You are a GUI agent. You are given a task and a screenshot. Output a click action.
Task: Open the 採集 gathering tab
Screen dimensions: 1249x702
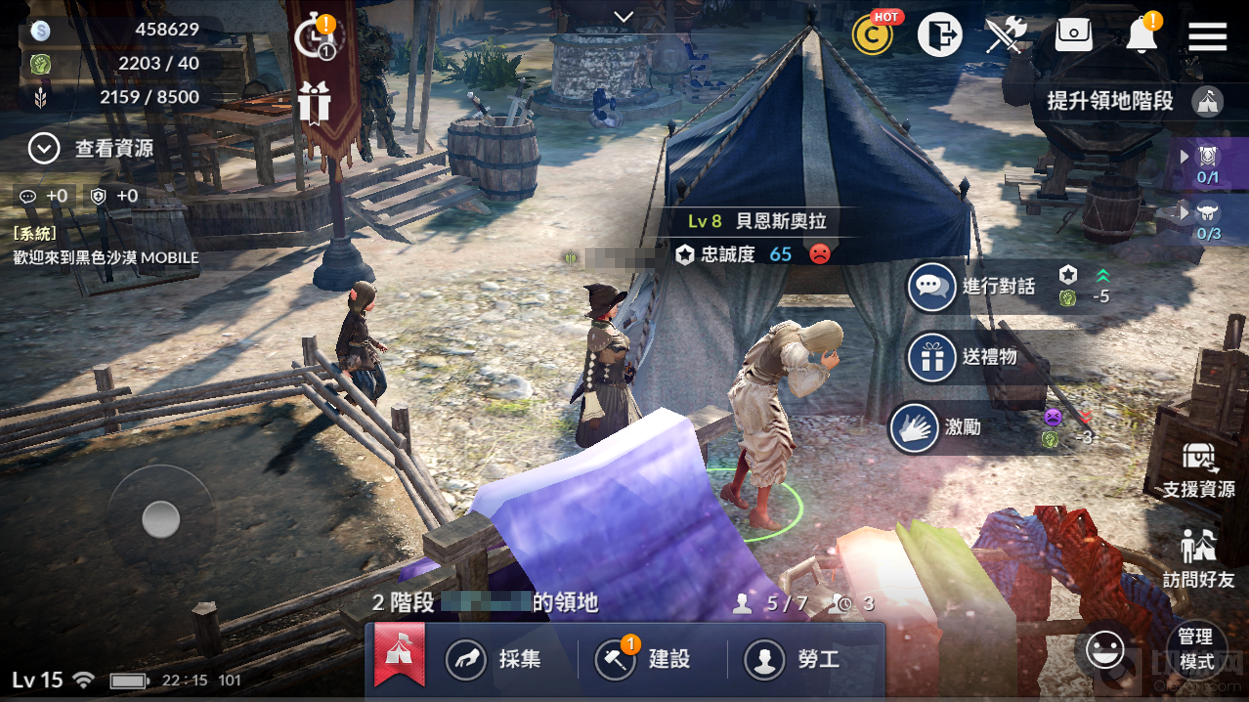click(496, 660)
